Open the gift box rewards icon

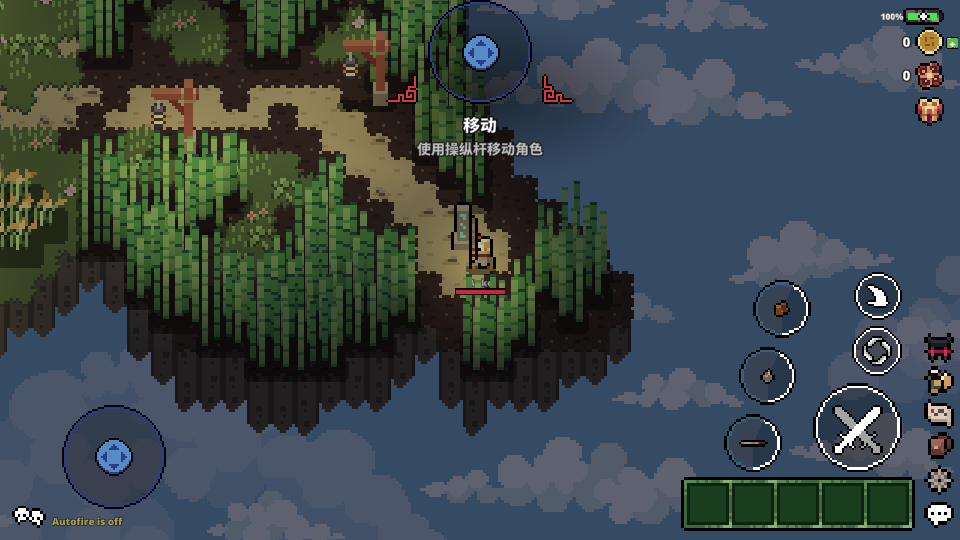pos(930,109)
